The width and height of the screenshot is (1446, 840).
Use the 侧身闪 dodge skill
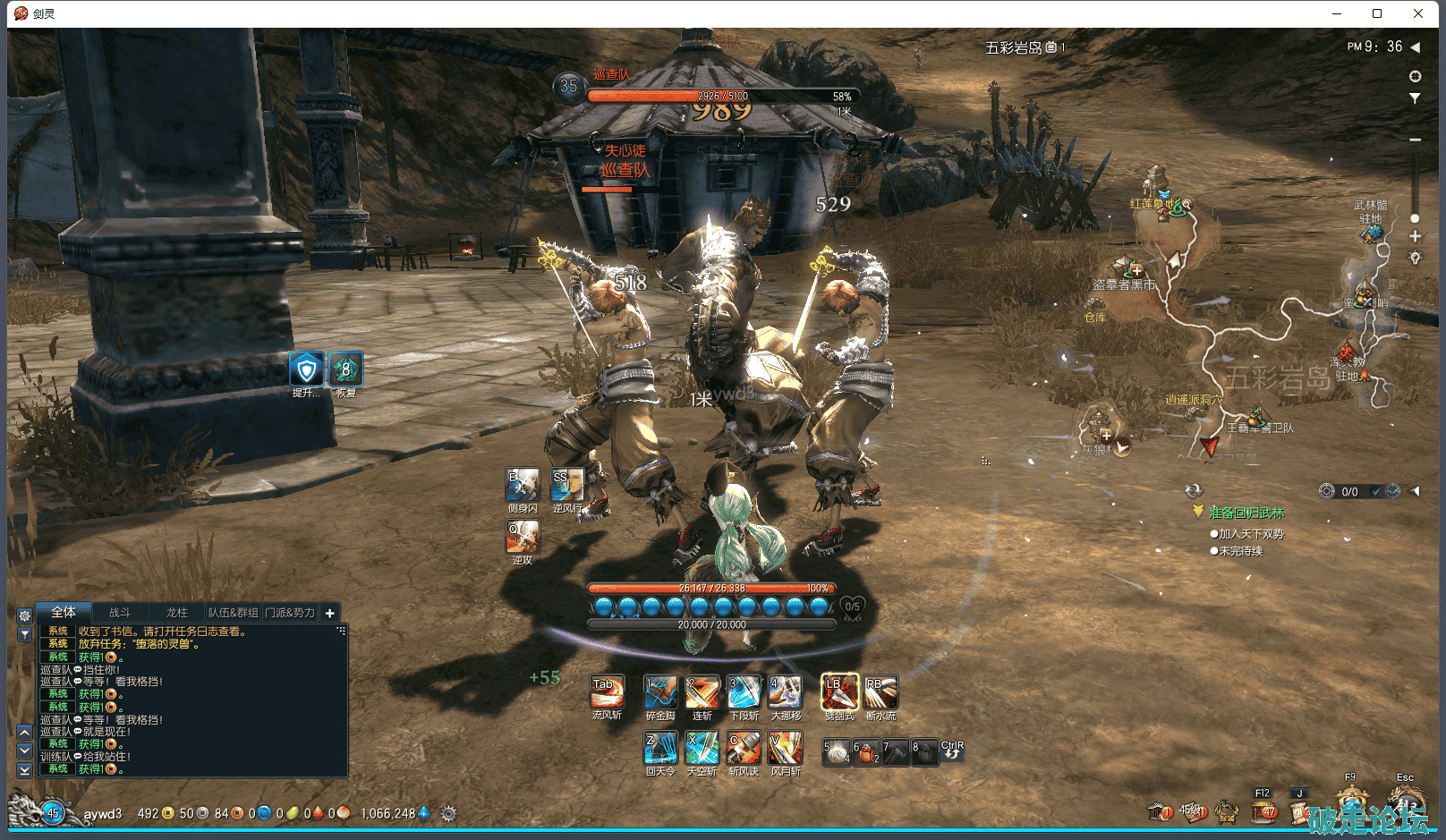point(523,485)
